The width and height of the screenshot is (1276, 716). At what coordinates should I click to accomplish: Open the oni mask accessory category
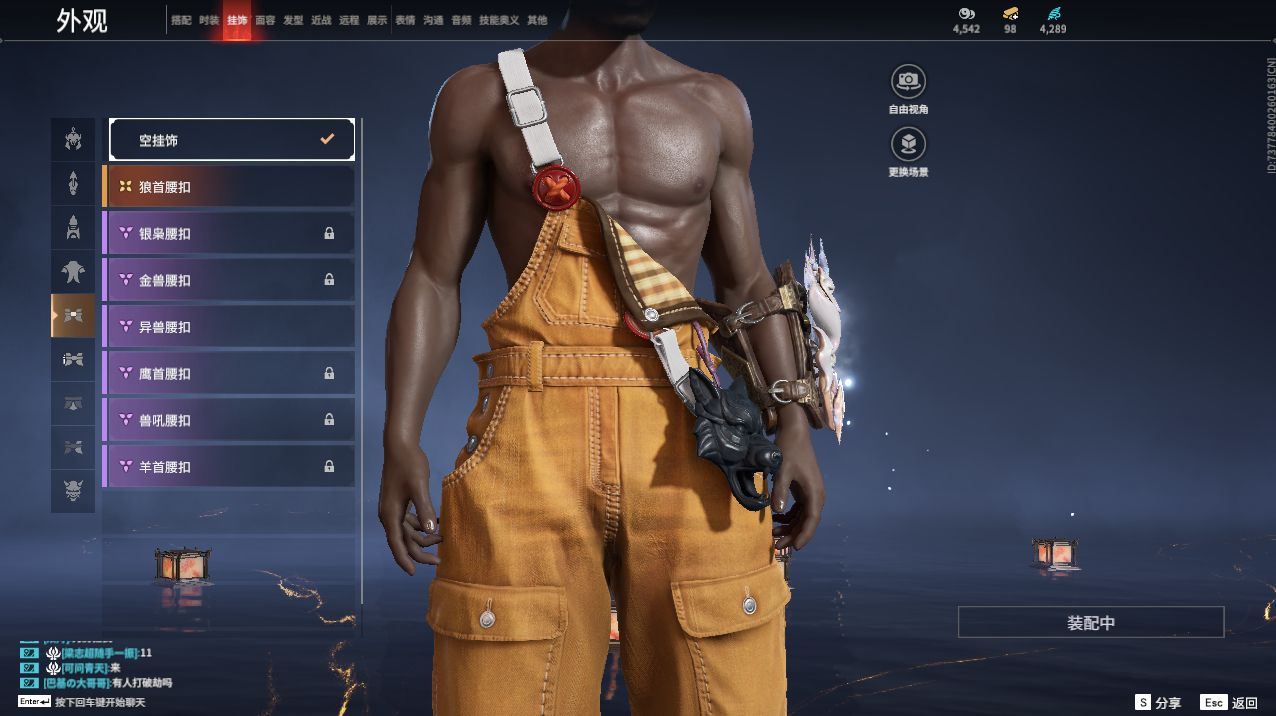pyautogui.click(x=73, y=491)
